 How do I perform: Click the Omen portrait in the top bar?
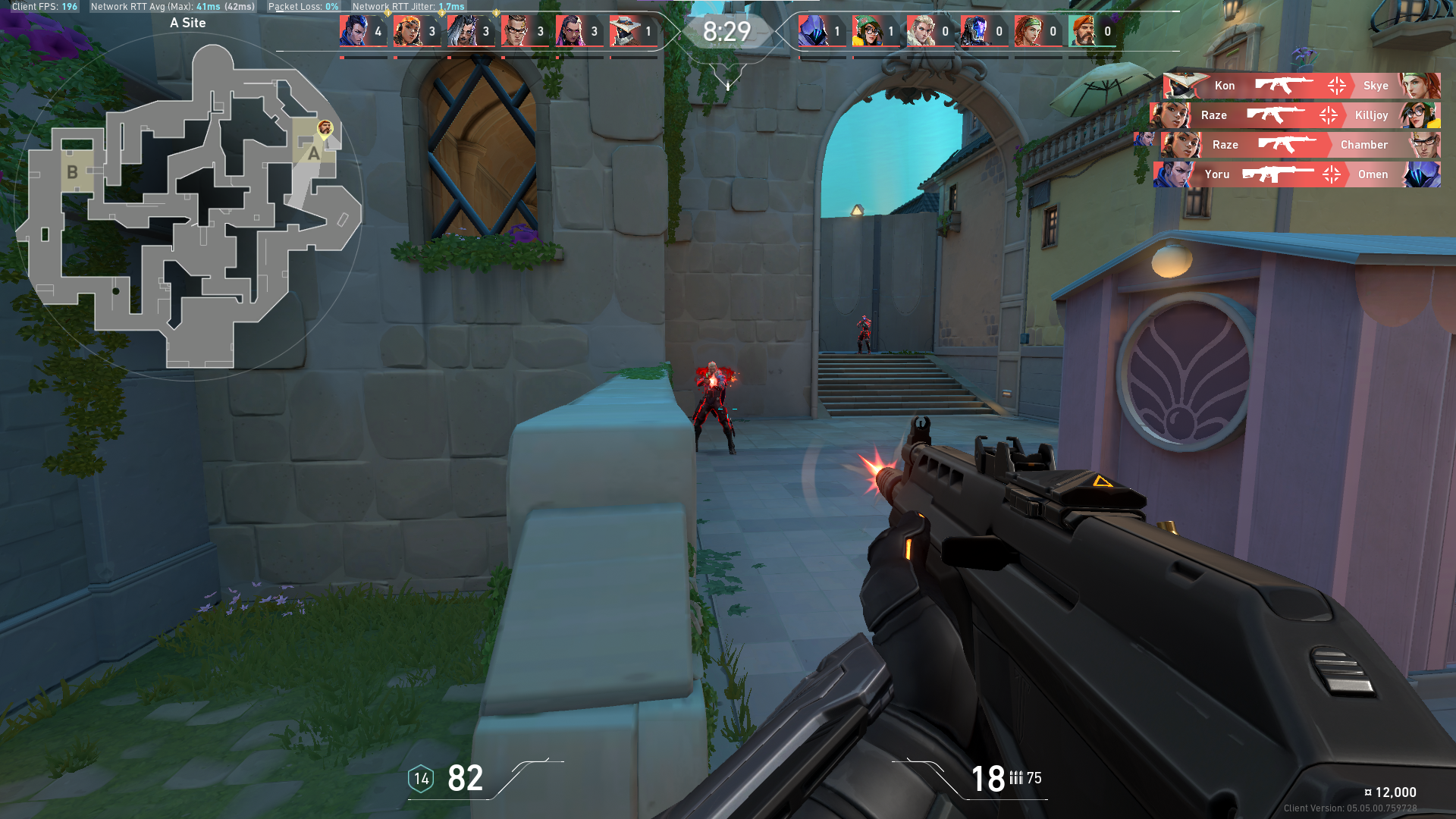click(813, 31)
